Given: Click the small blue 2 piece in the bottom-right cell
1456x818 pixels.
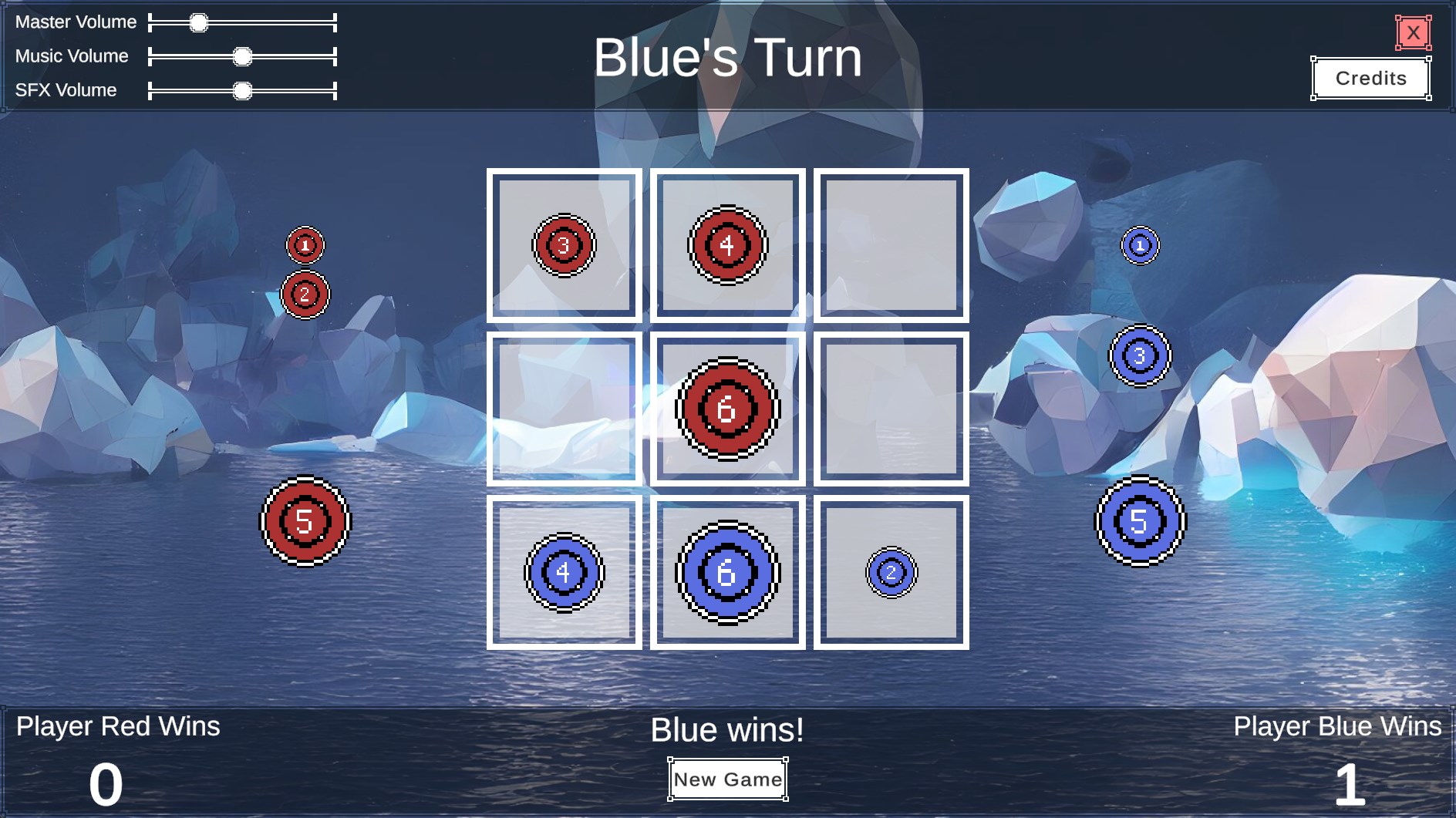Looking at the screenshot, I should [891, 572].
